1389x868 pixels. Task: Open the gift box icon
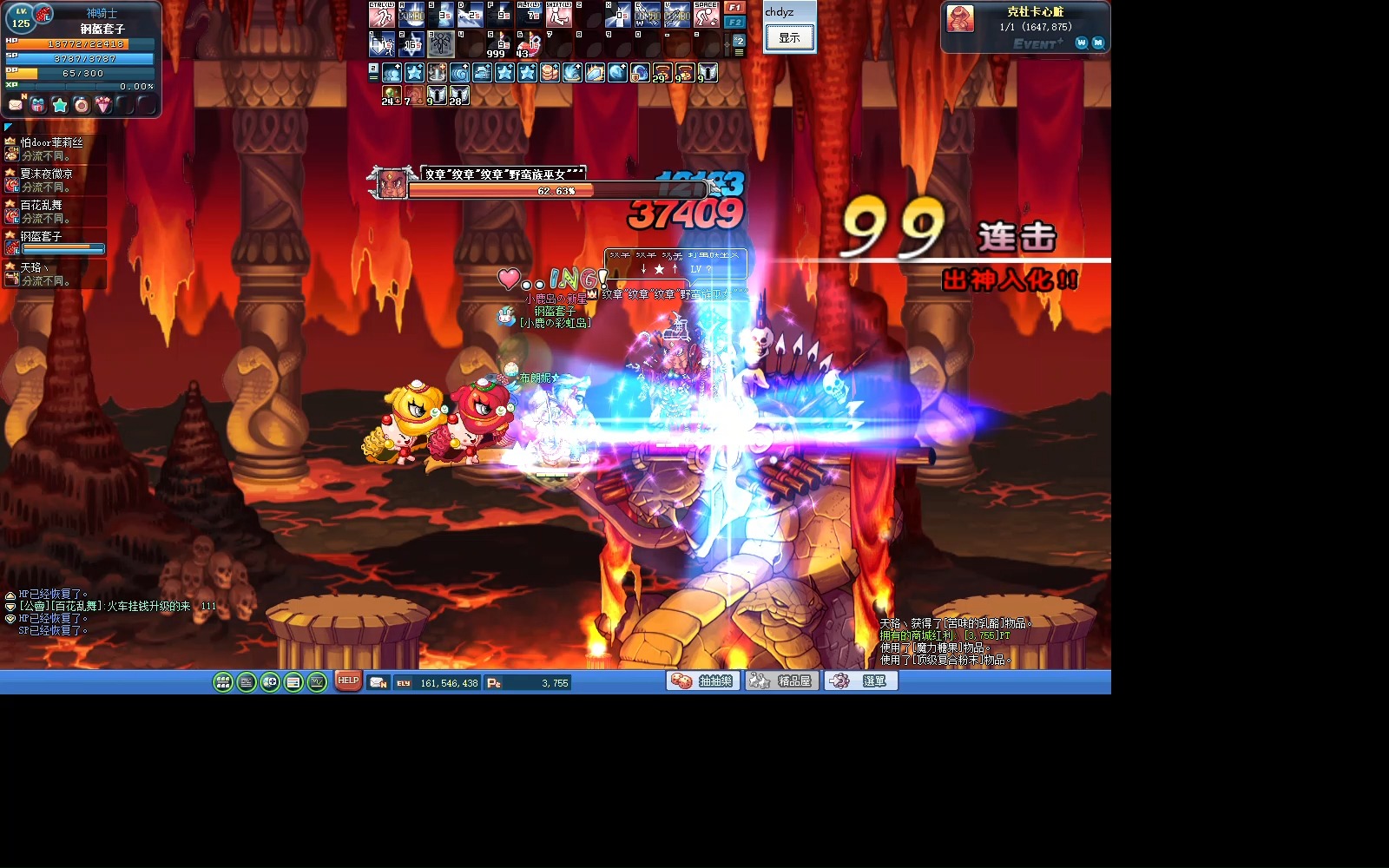[37, 105]
